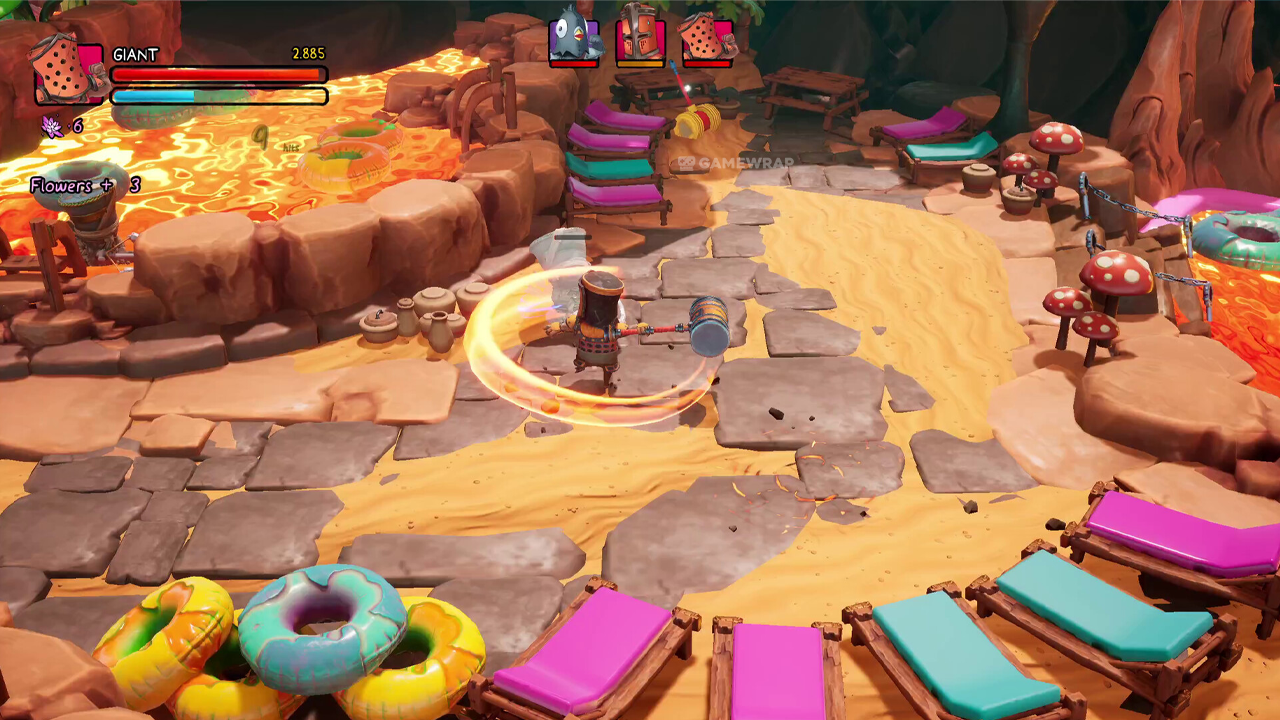
Task: Select the grey pigeon party portrait
Action: point(574,39)
